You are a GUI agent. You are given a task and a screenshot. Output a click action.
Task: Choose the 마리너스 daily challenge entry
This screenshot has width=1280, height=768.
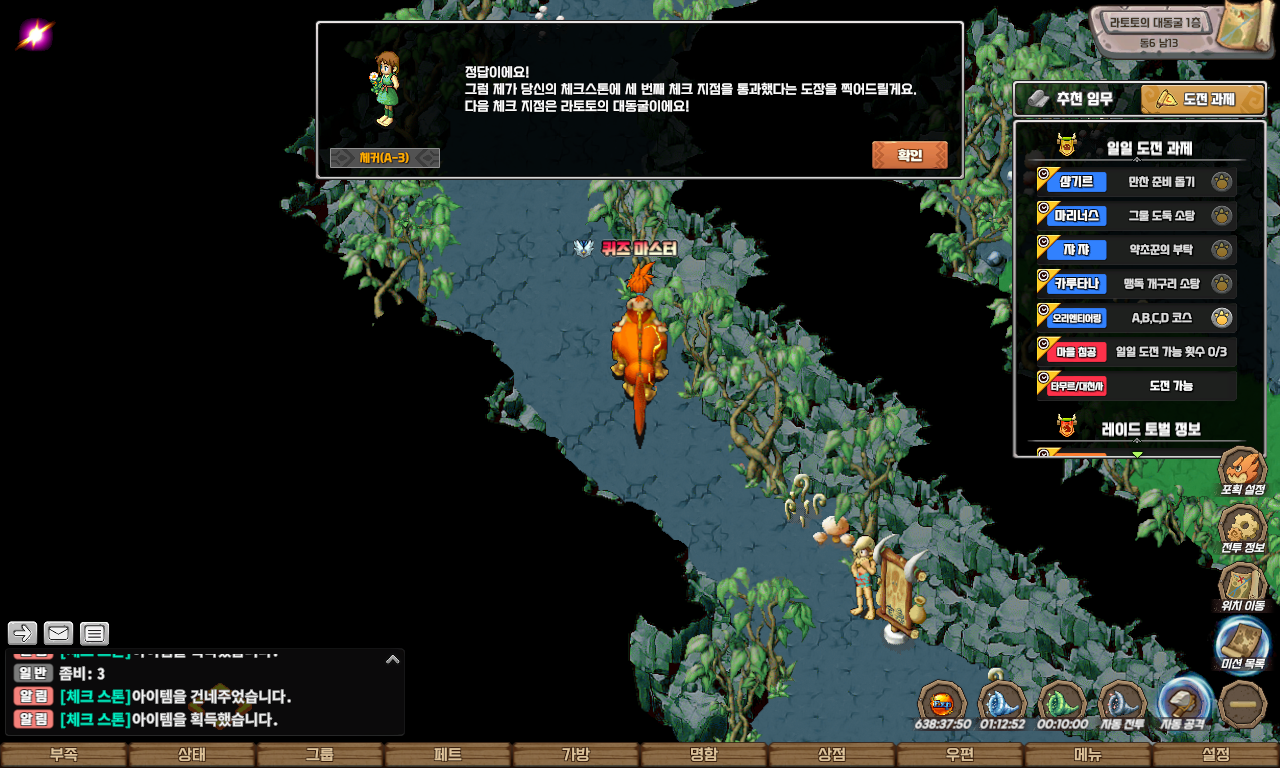[1136, 215]
